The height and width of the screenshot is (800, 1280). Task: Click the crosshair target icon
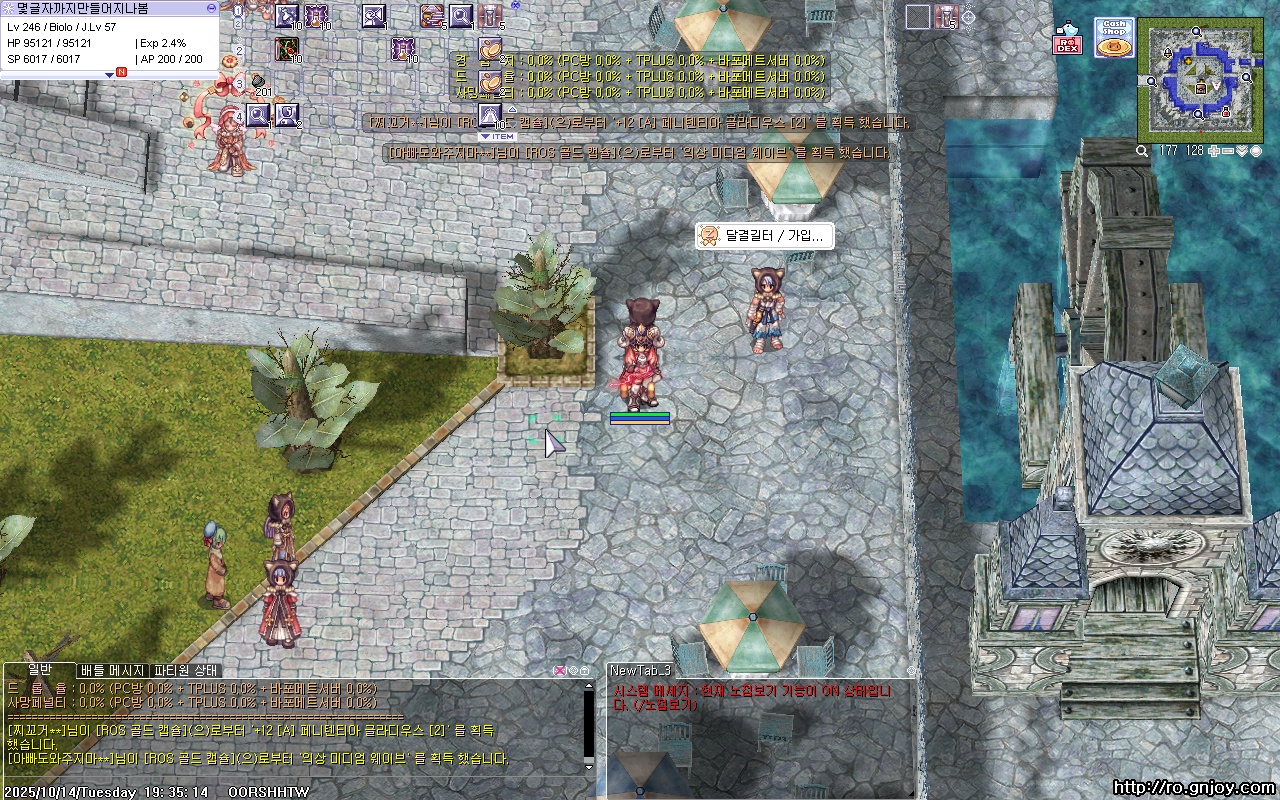click(x=969, y=16)
